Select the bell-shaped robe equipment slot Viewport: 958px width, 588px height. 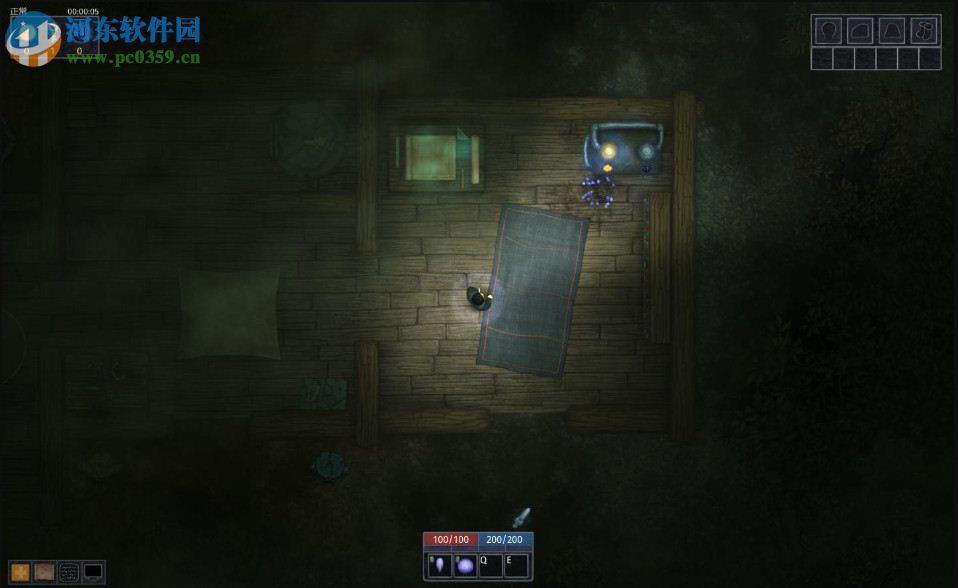[x=892, y=31]
